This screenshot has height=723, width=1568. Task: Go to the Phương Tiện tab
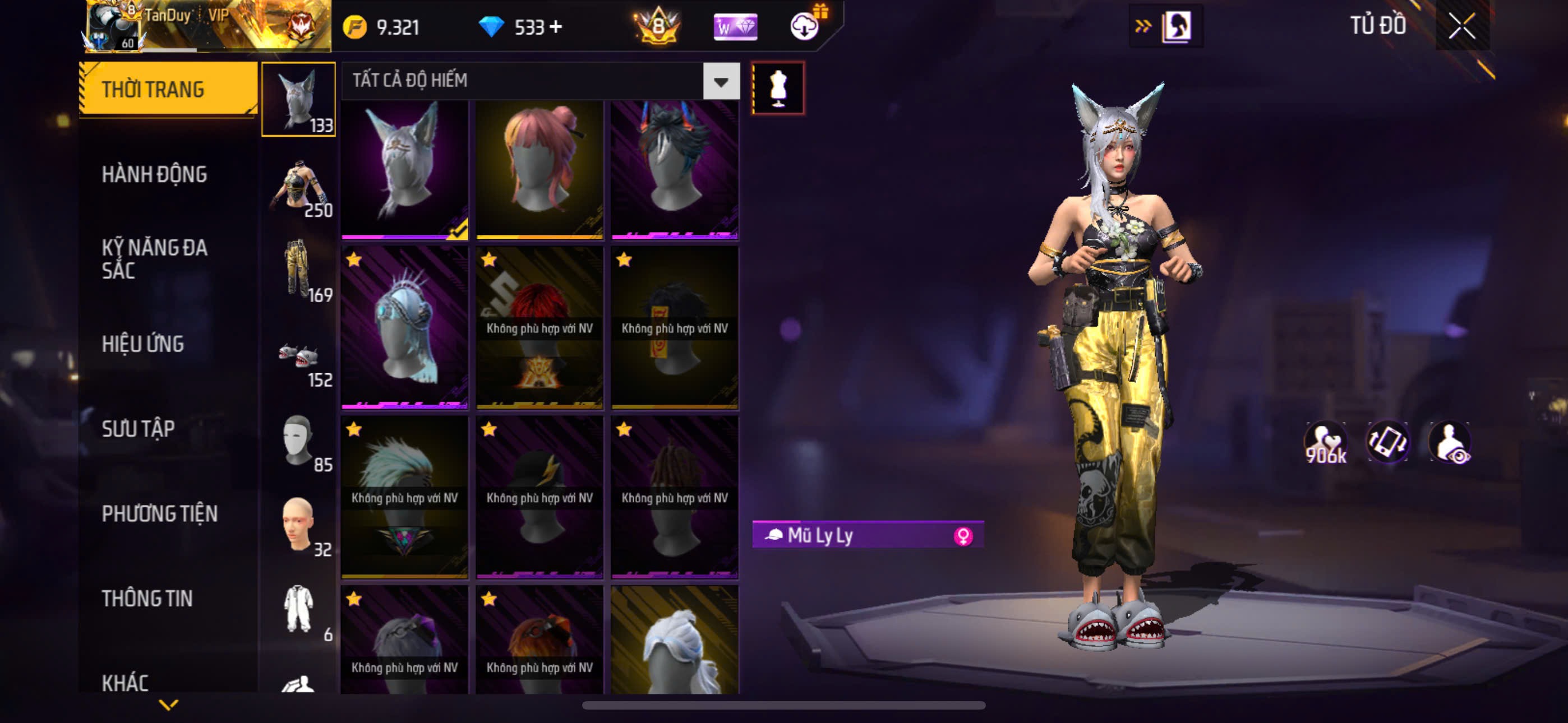pos(159,515)
